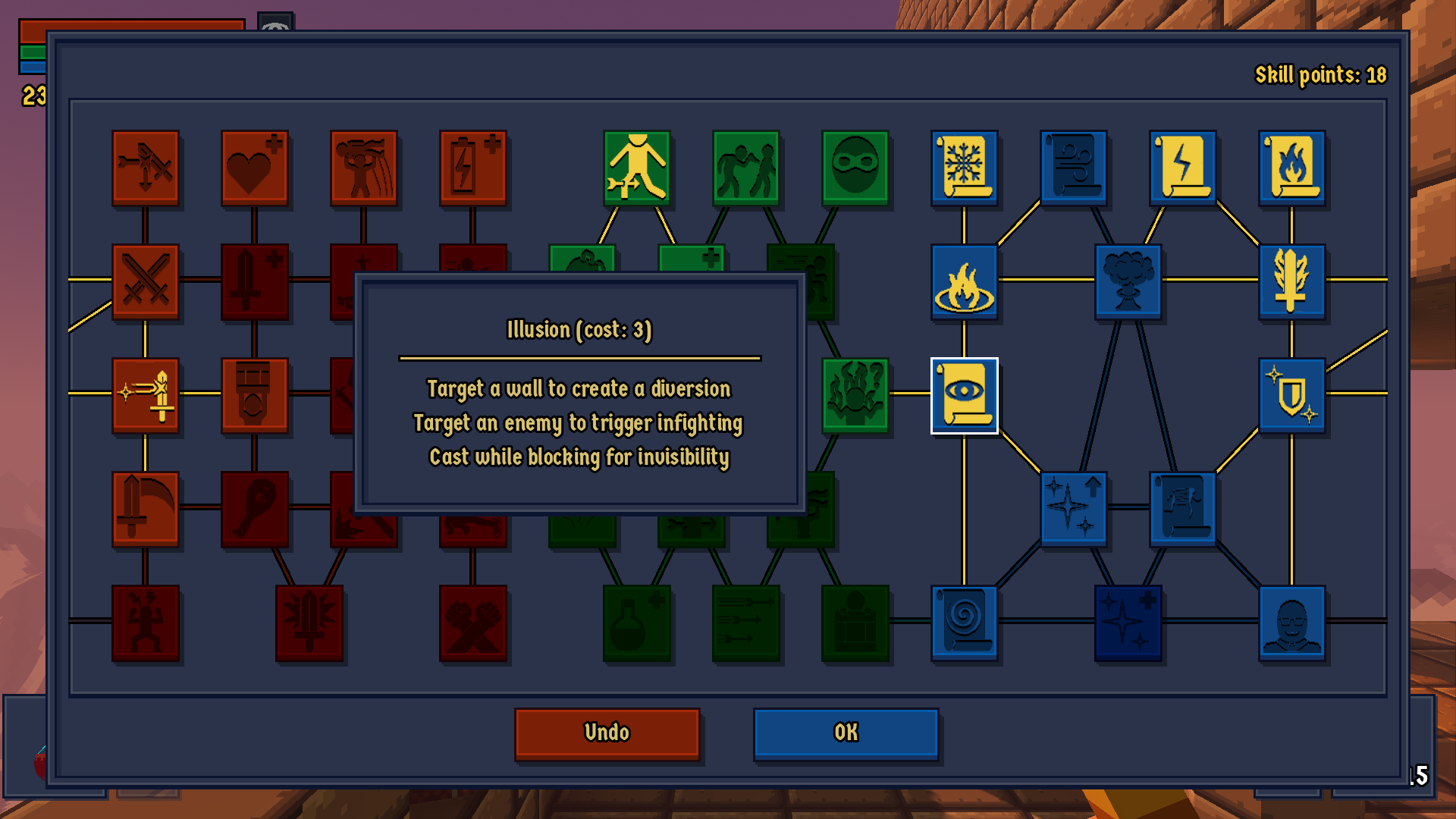Click the Undo button
The image size is (1456, 819).
tap(607, 732)
